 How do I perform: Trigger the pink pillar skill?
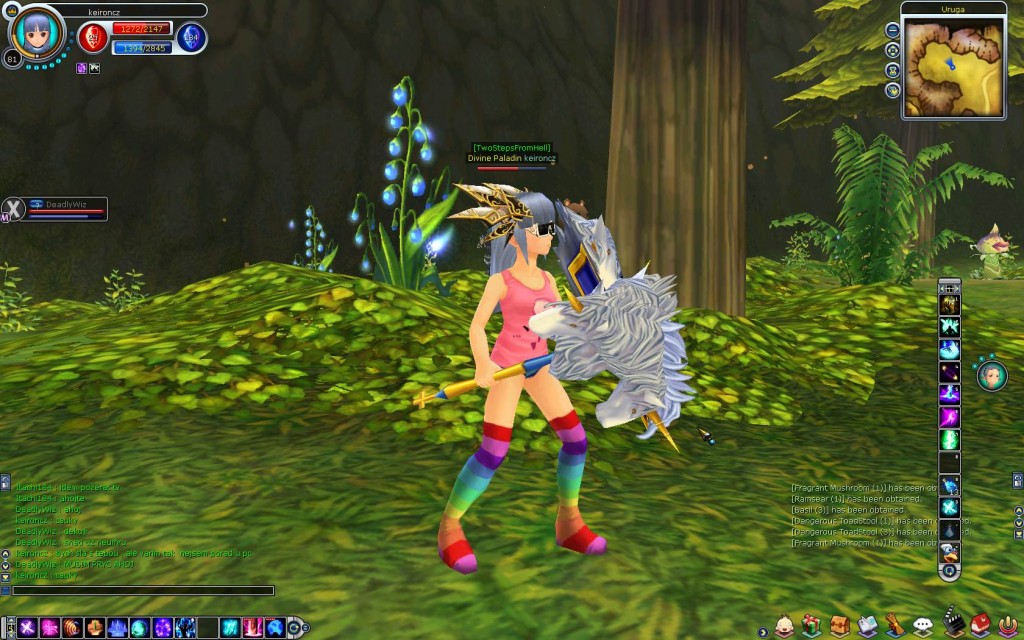point(251,627)
